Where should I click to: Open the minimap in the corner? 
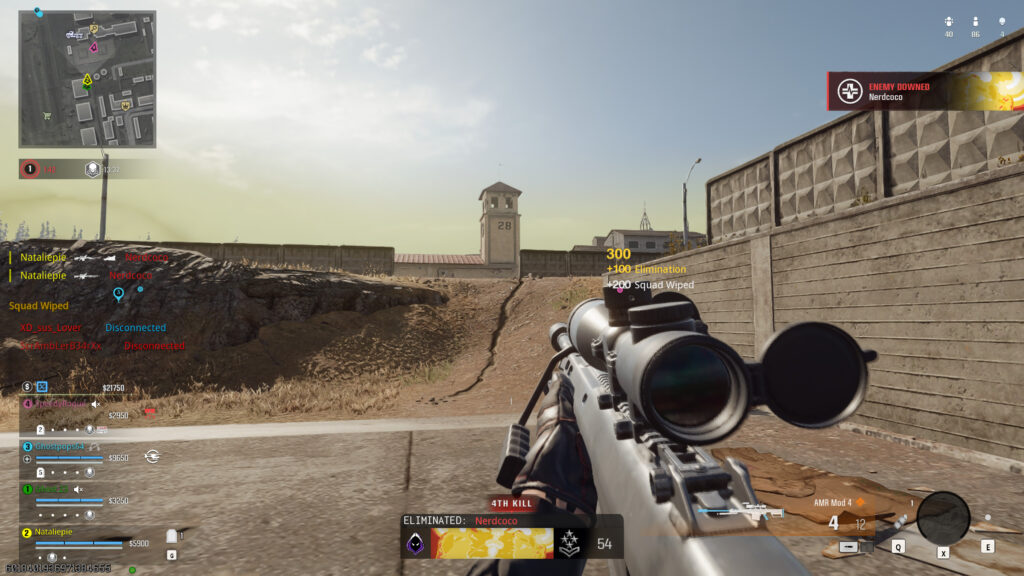click(87, 79)
